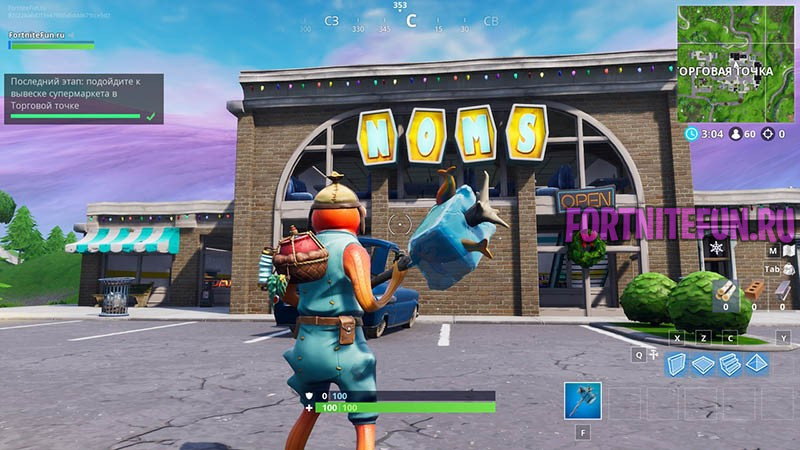The image size is (800, 450).
Task: Select the metal material icon
Action: [782, 291]
